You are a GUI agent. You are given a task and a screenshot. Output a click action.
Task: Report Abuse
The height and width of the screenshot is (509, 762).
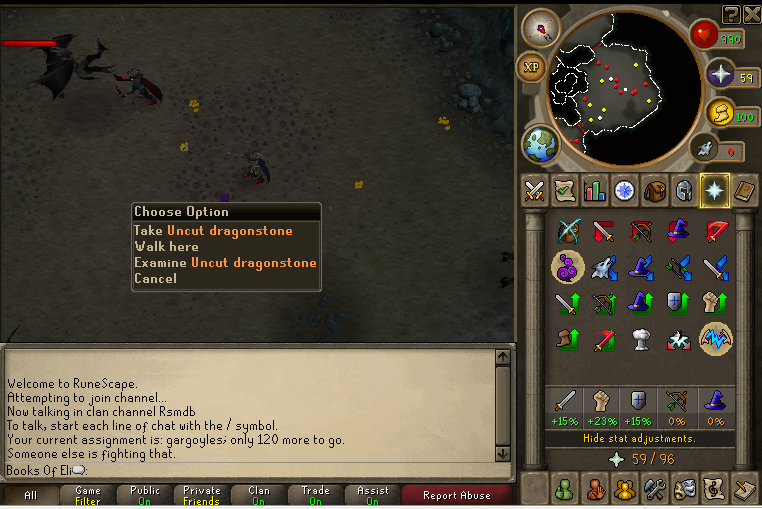[x=456, y=495]
